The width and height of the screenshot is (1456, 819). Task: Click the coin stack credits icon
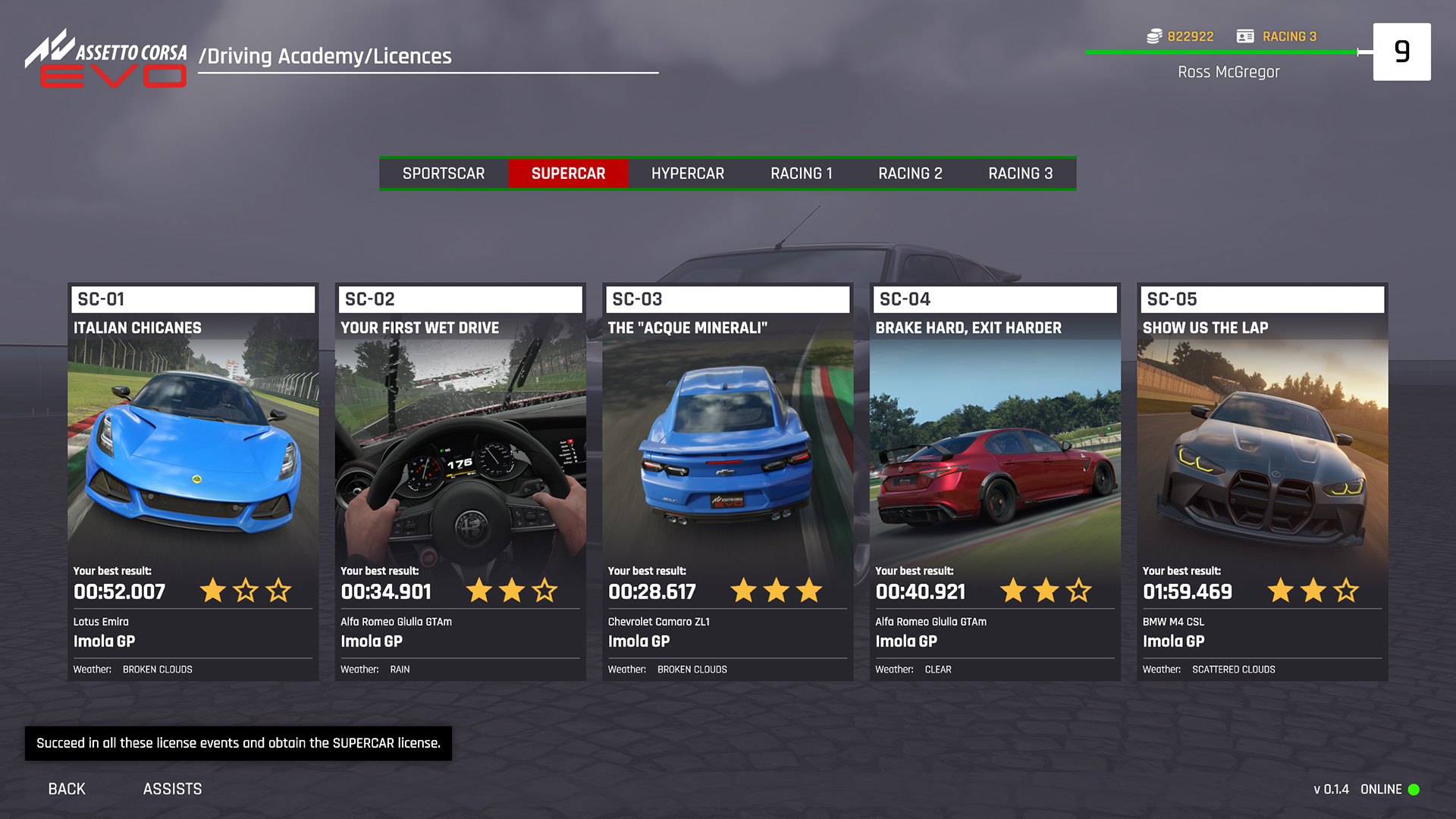1153,36
